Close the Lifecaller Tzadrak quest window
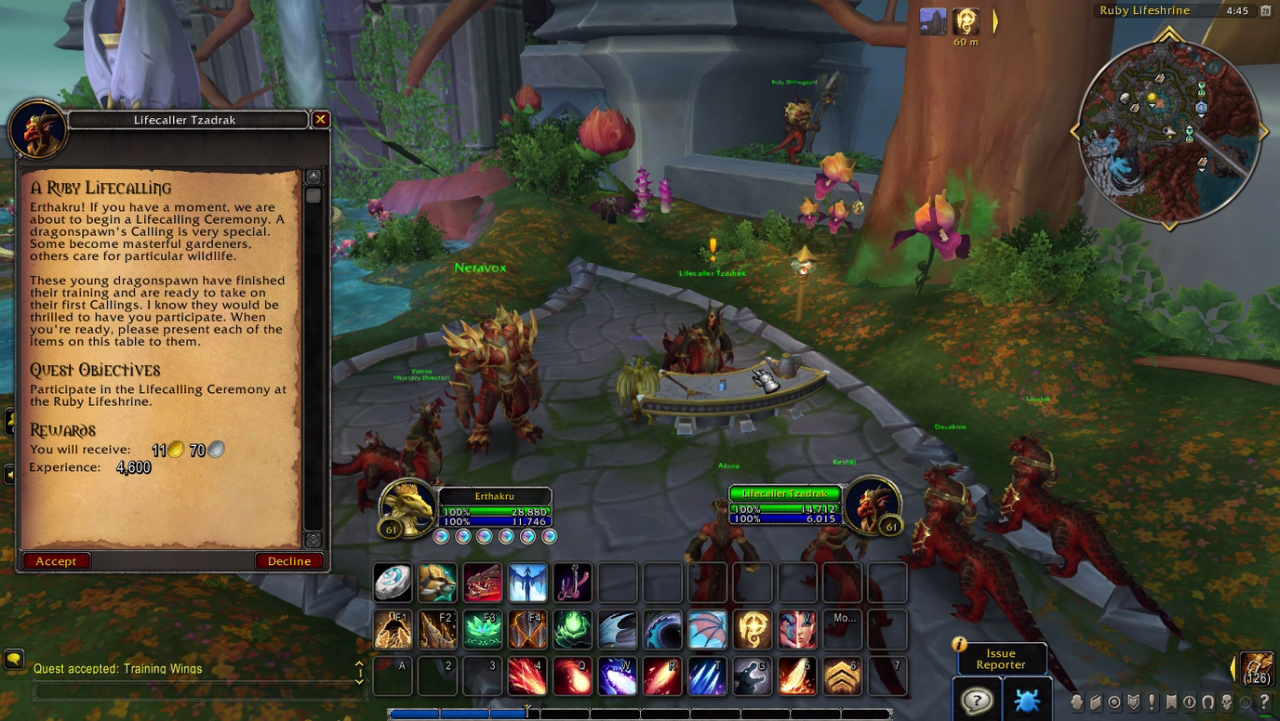Screen dimensions: 1280x721 coord(320,120)
